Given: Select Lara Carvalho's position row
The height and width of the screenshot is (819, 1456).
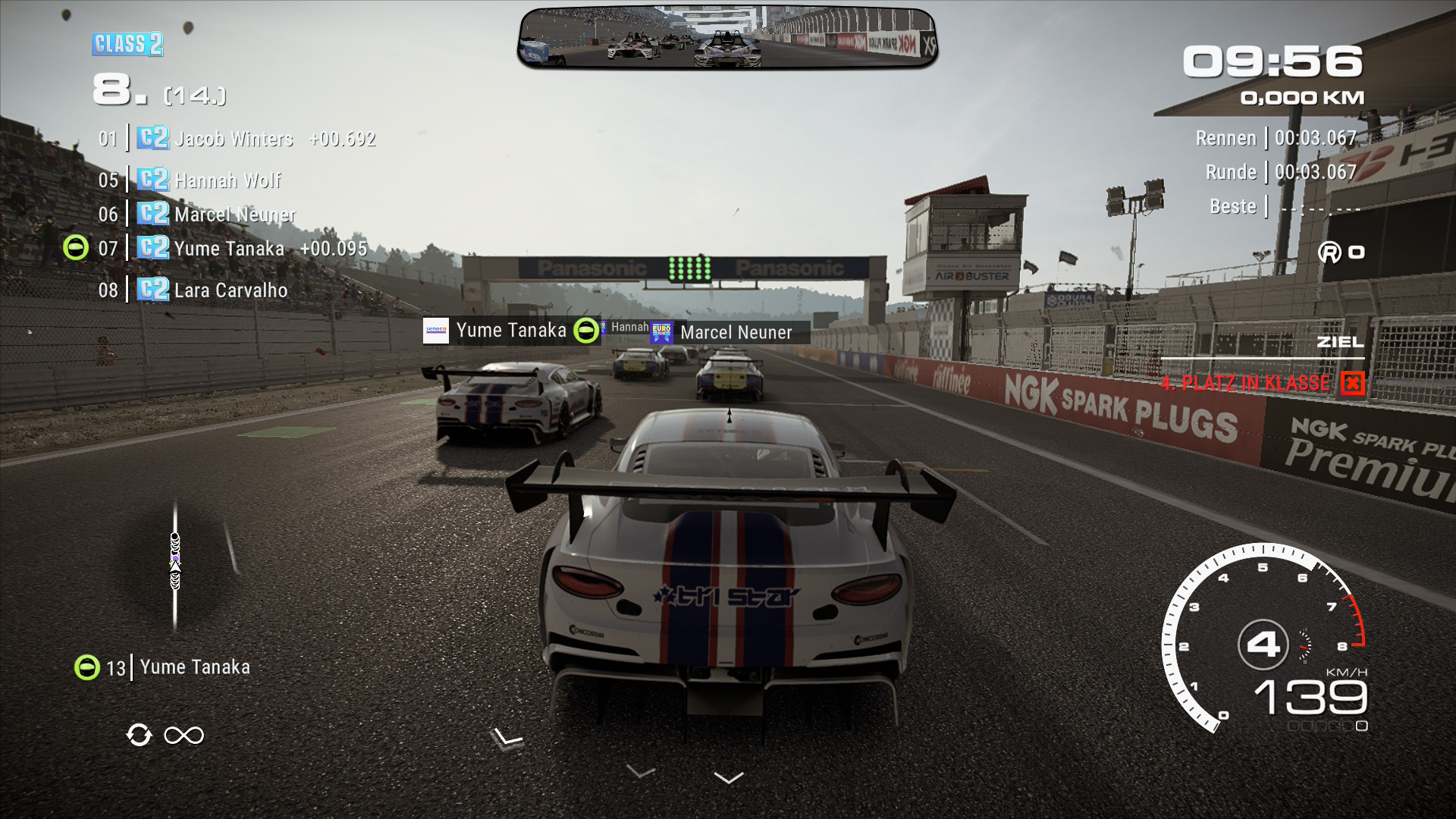Looking at the screenshot, I should pyautogui.click(x=231, y=290).
